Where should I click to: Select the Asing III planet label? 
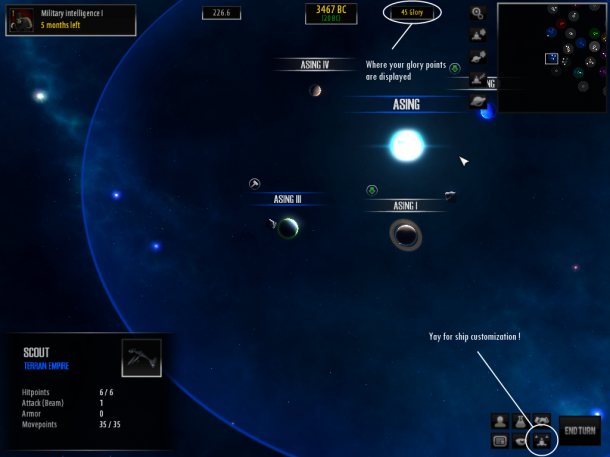coord(286,199)
